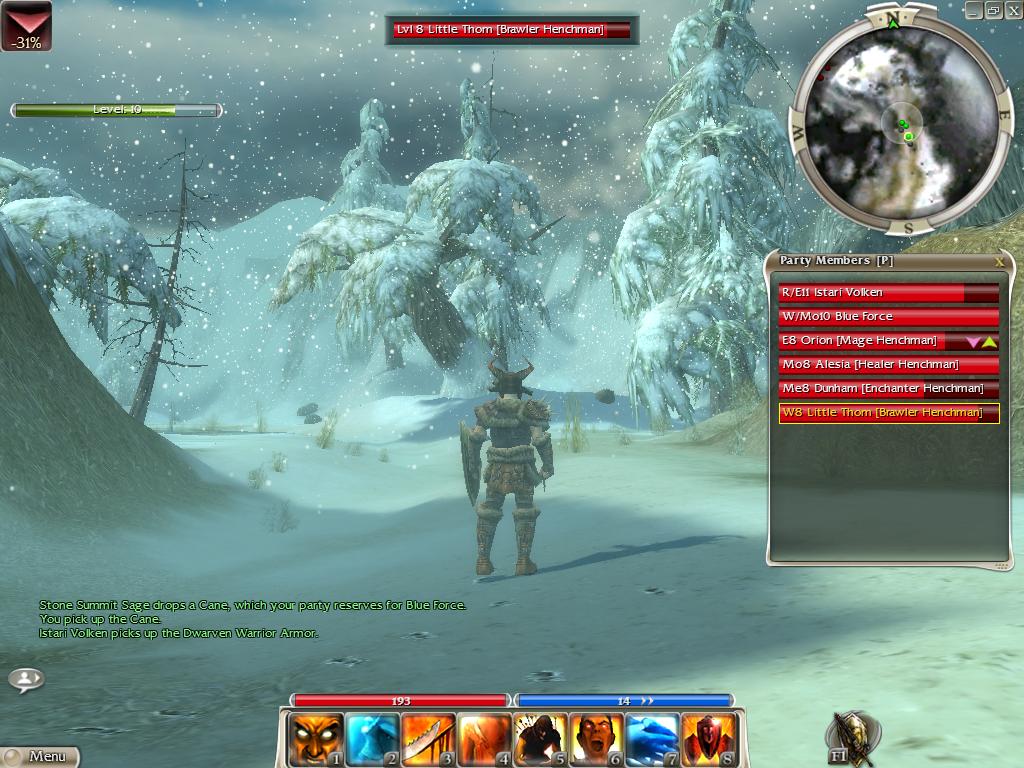This screenshot has width=1024, height=768.
Task: Open chat using the speech bubble icon
Action: coord(26,680)
